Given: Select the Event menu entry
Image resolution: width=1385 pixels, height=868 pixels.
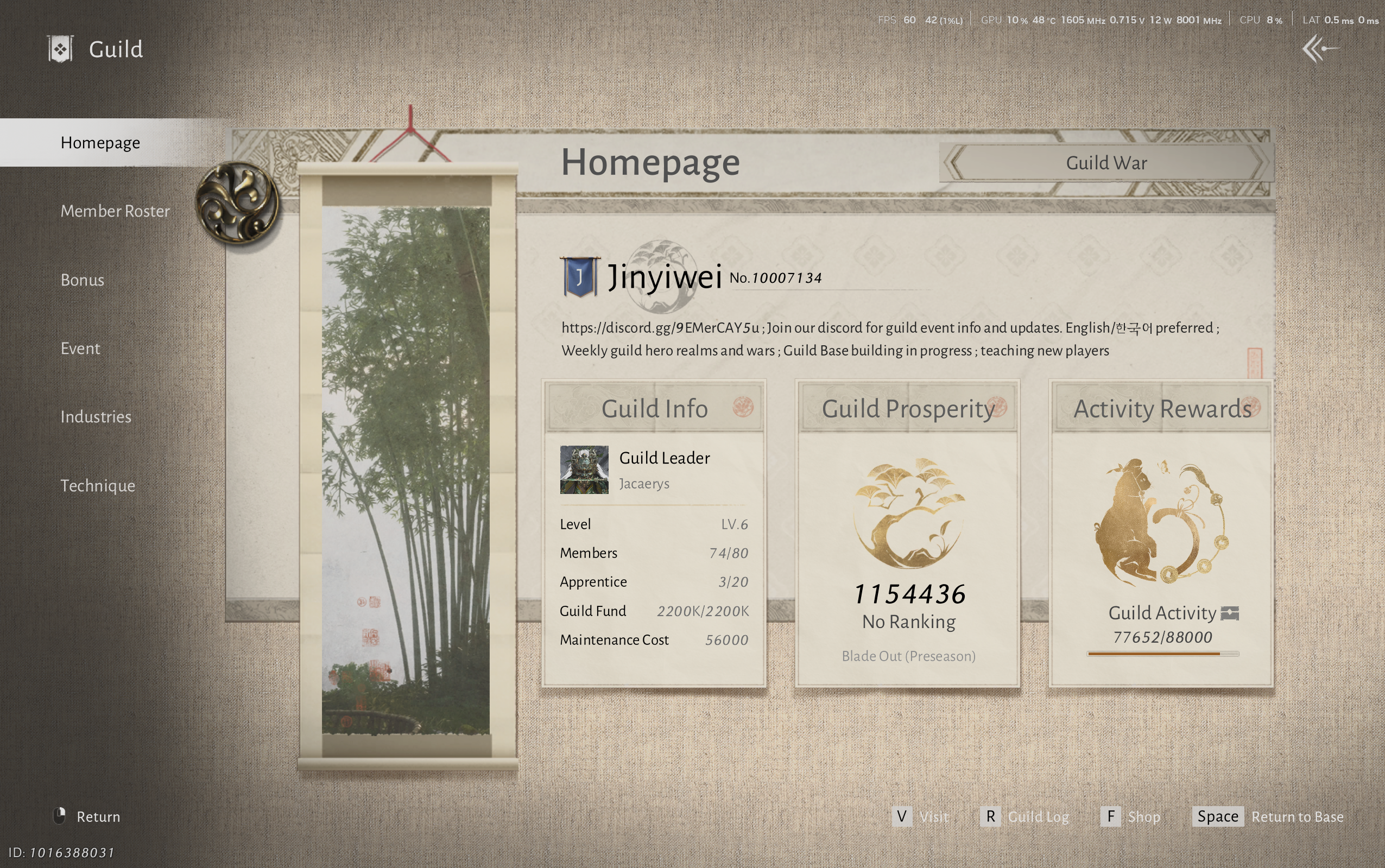Looking at the screenshot, I should (x=80, y=349).
